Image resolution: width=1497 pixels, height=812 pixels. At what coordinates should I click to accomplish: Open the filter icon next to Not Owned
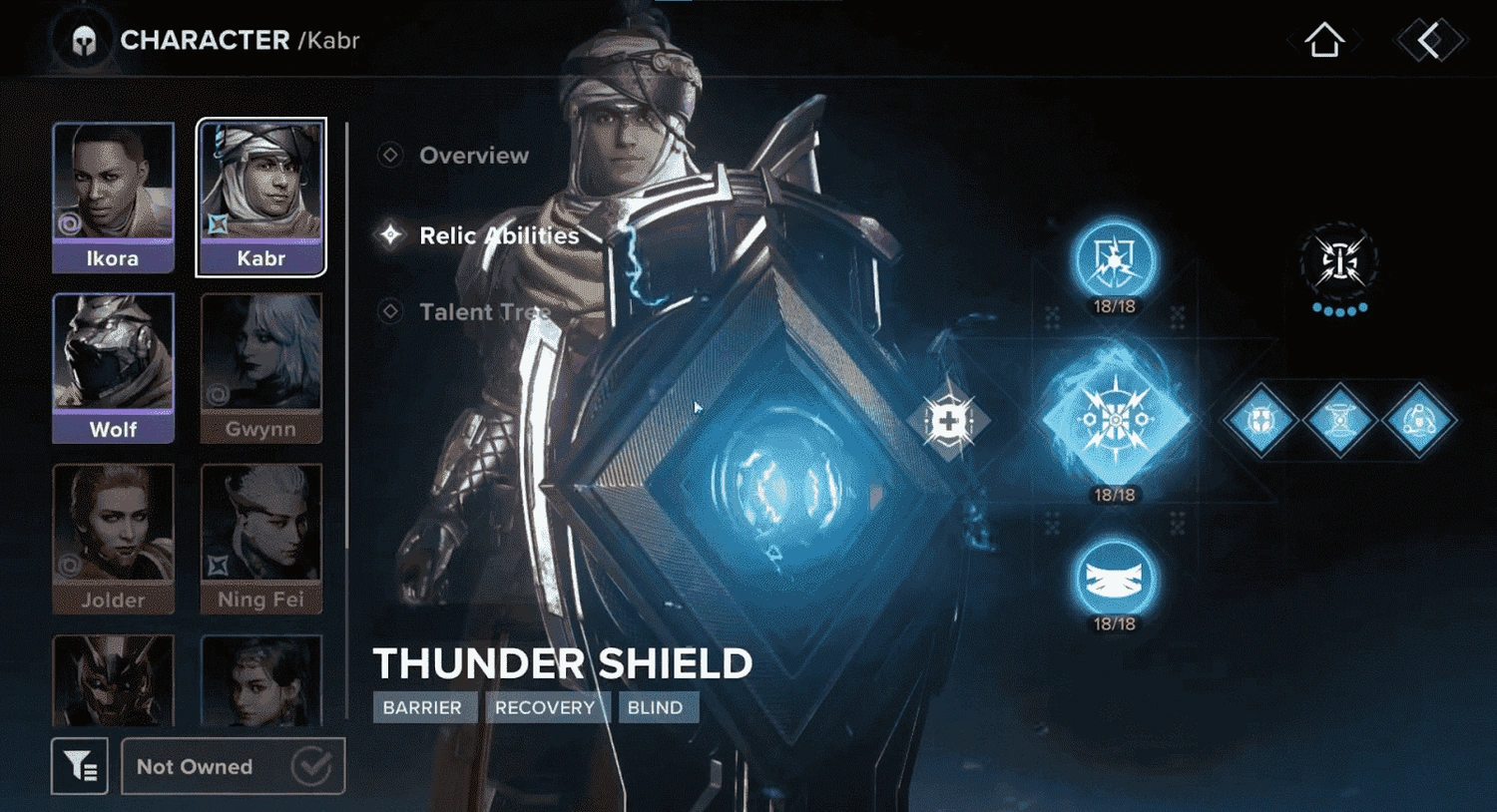point(80,766)
